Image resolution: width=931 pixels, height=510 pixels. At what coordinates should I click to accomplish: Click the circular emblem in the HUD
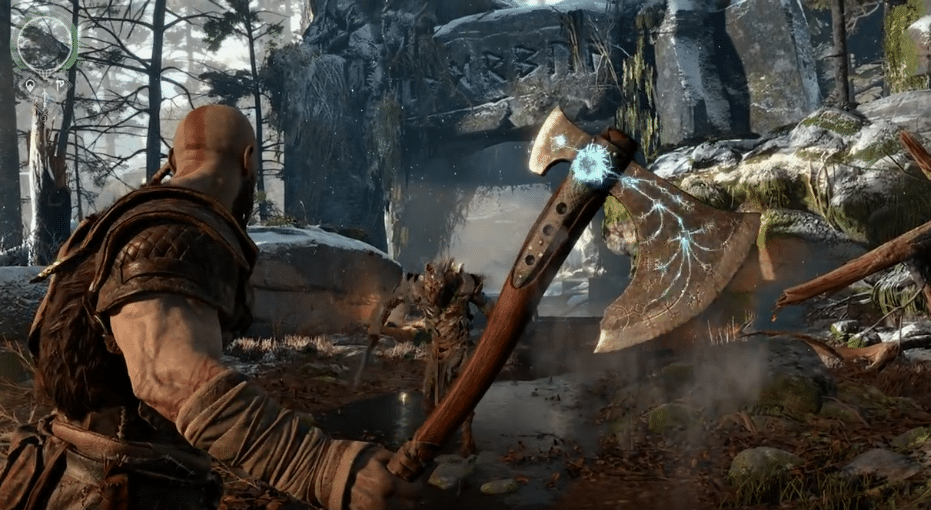[x=45, y=43]
